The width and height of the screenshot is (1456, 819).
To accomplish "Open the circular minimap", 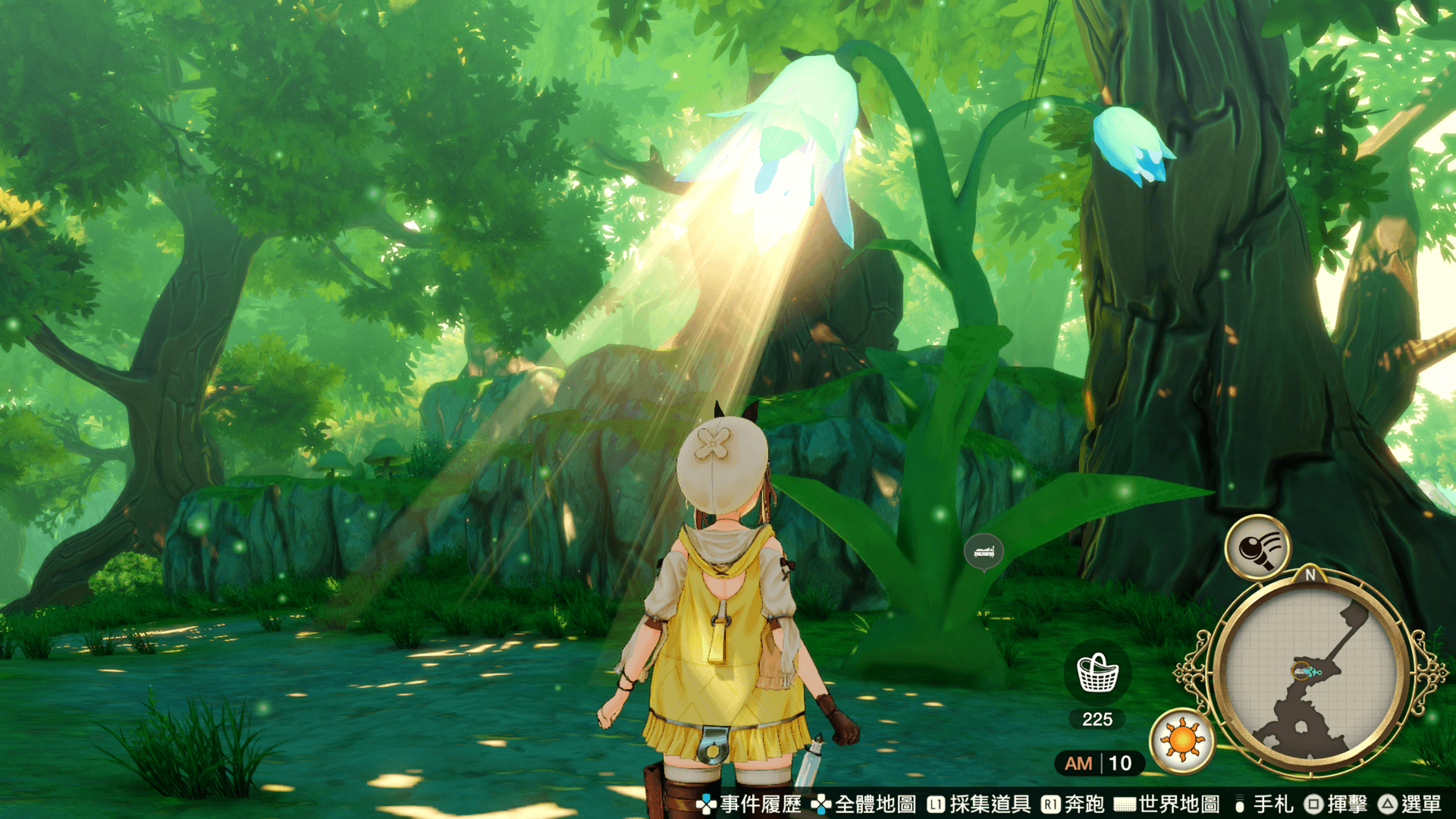I will click(x=1310, y=673).
